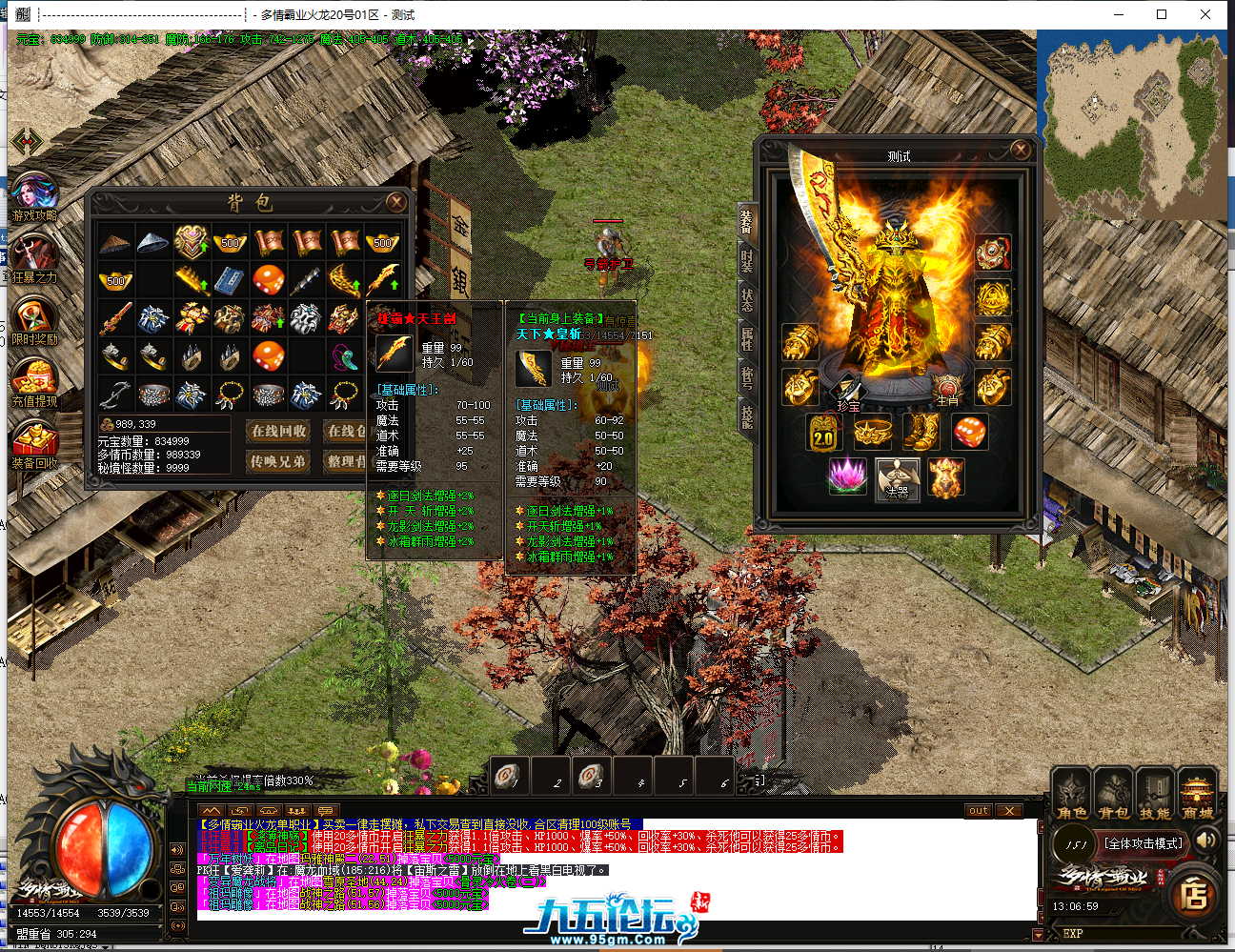Screen dimensions: 1235x952
Task: Select the straw hat in the bag
Action: 115,242
